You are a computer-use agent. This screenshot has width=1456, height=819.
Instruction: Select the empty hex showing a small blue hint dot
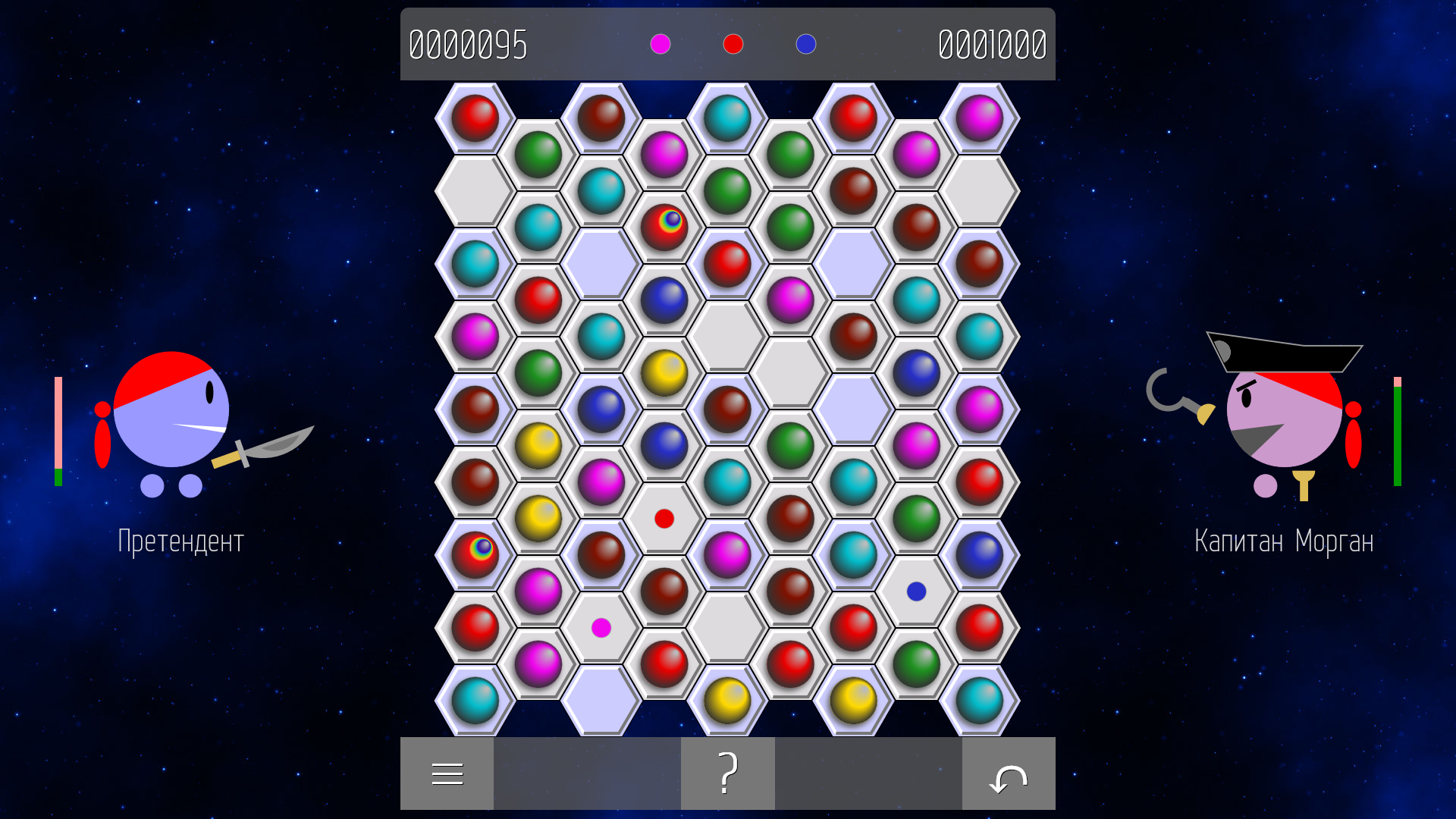(x=916, y=589)
